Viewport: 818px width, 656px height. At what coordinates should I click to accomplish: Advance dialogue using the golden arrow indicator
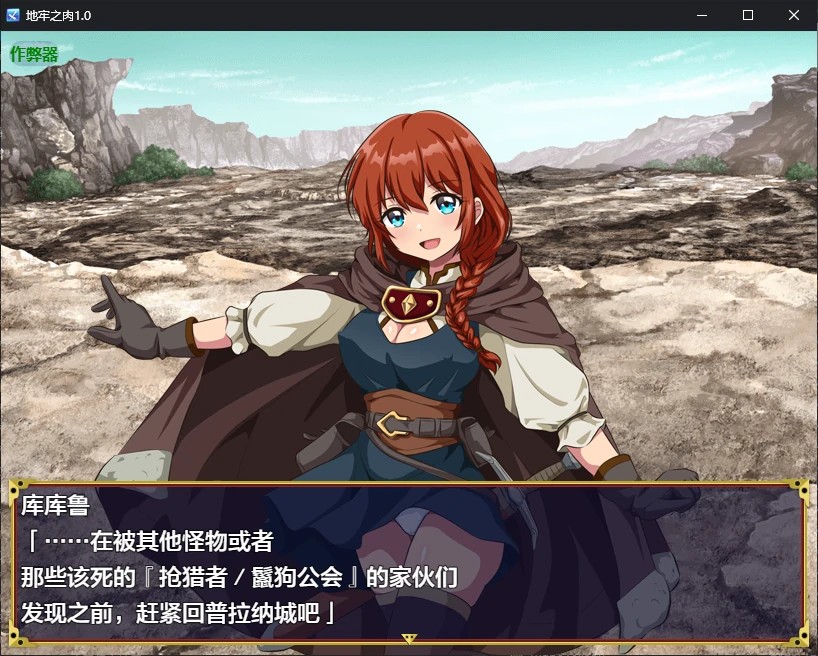coord(408,637)
